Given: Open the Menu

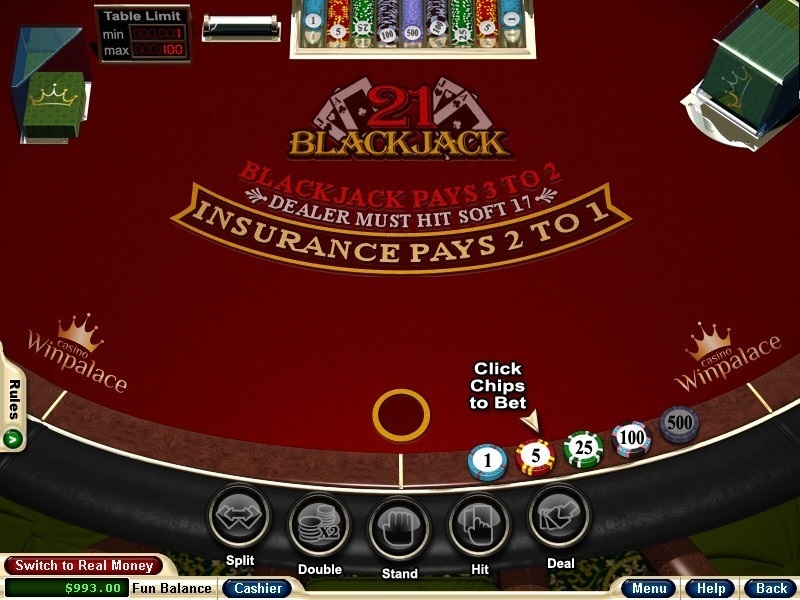Looking at the screenshot, I should click(649, 588).
